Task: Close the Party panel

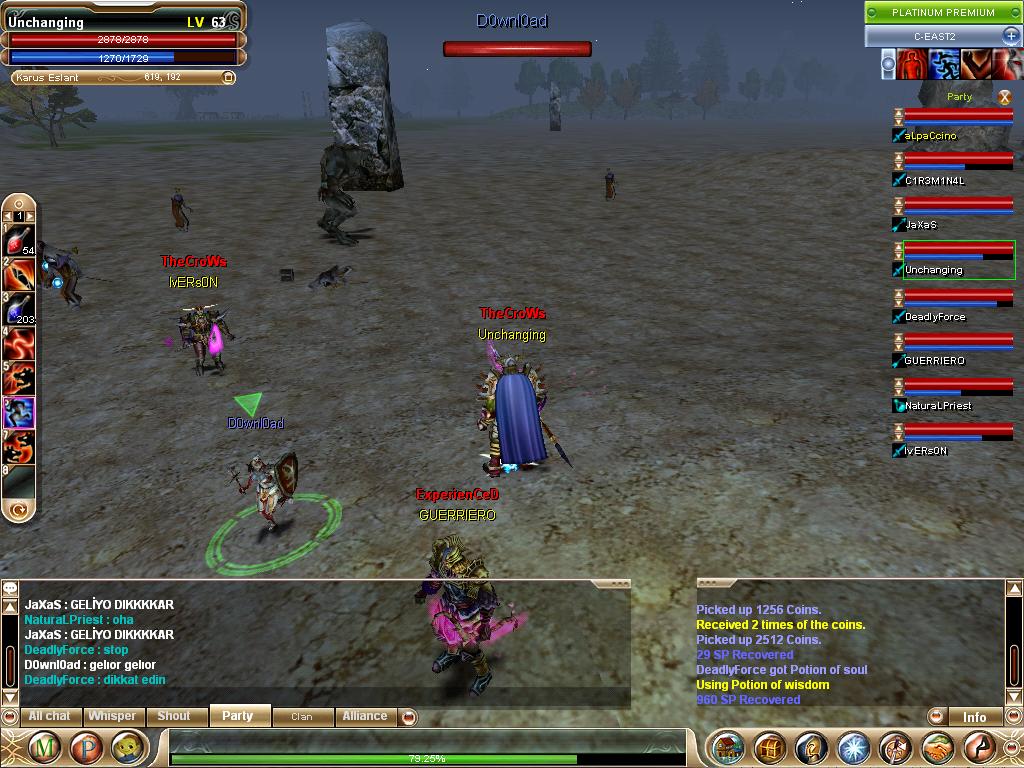Action: point(1004,97)
